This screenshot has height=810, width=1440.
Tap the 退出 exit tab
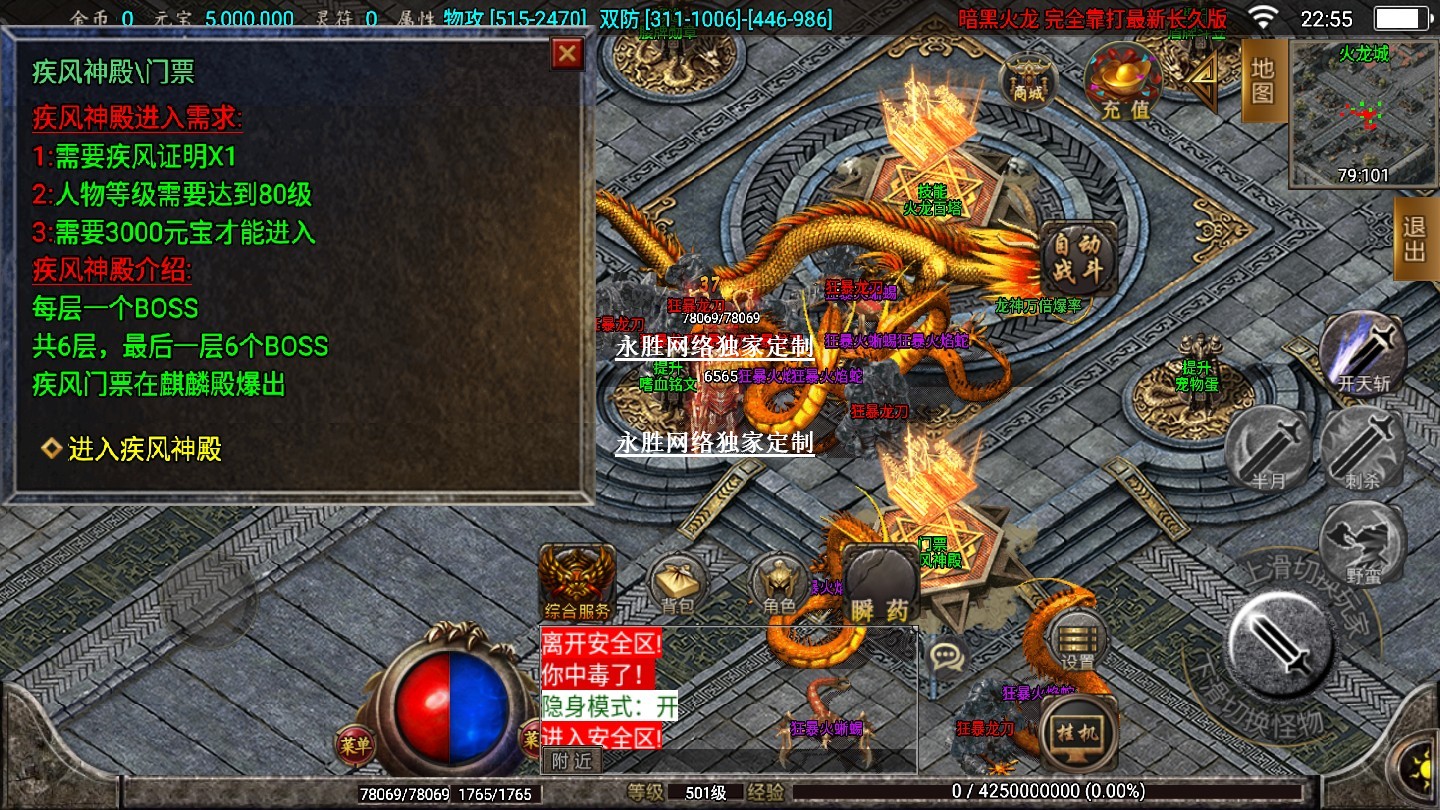click(x=1414, y=238)
